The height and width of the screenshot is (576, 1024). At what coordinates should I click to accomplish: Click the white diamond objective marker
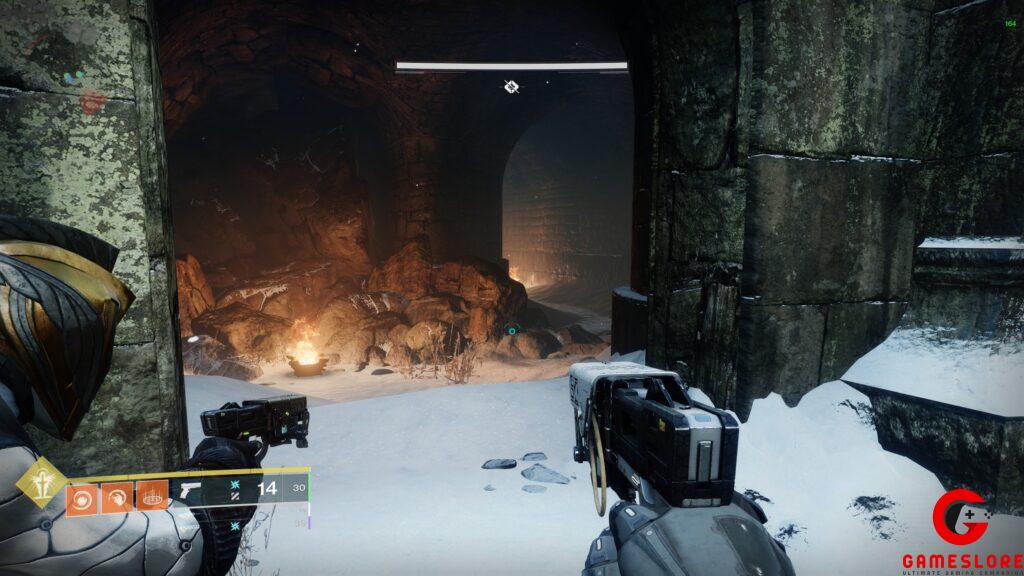[x=512, y=87]
